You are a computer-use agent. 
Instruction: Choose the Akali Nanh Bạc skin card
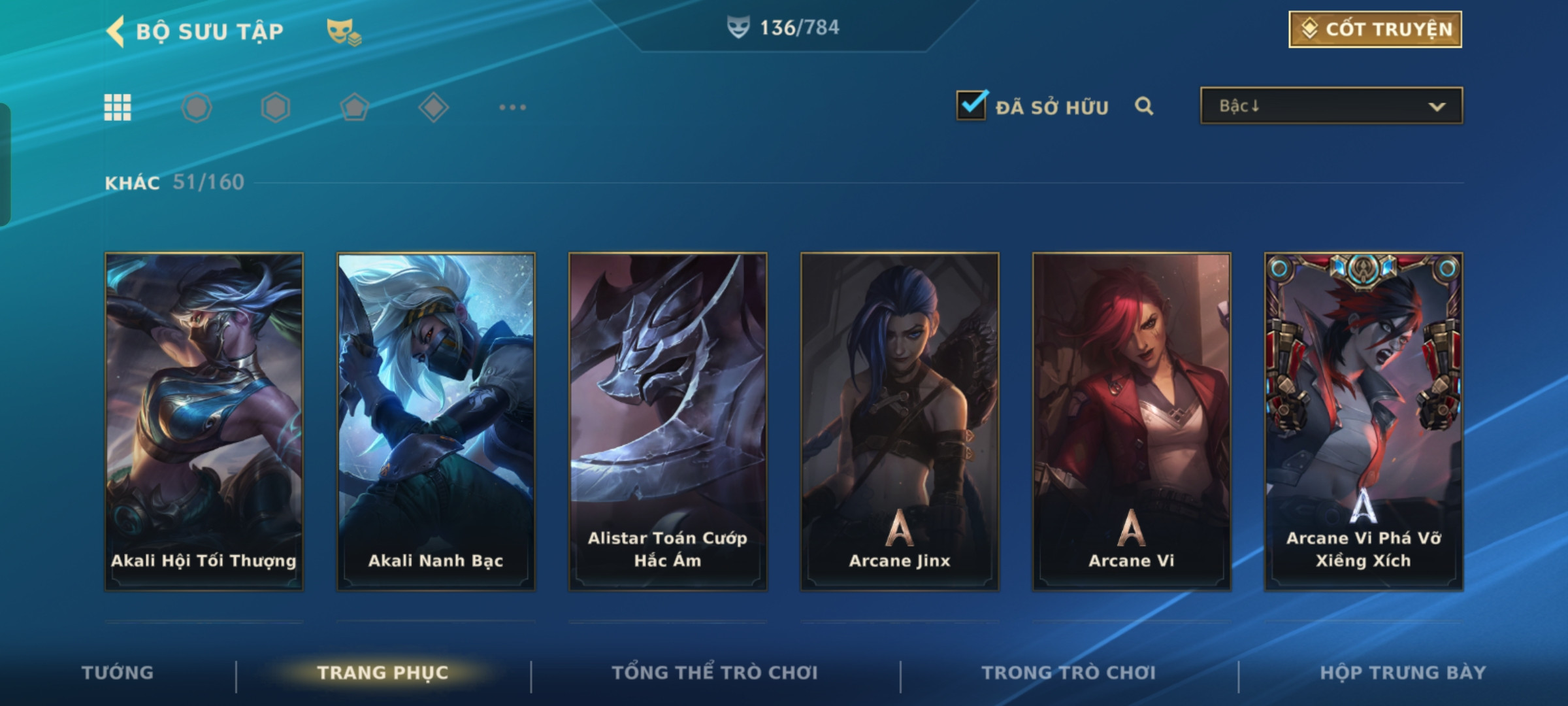pos(436,422)
